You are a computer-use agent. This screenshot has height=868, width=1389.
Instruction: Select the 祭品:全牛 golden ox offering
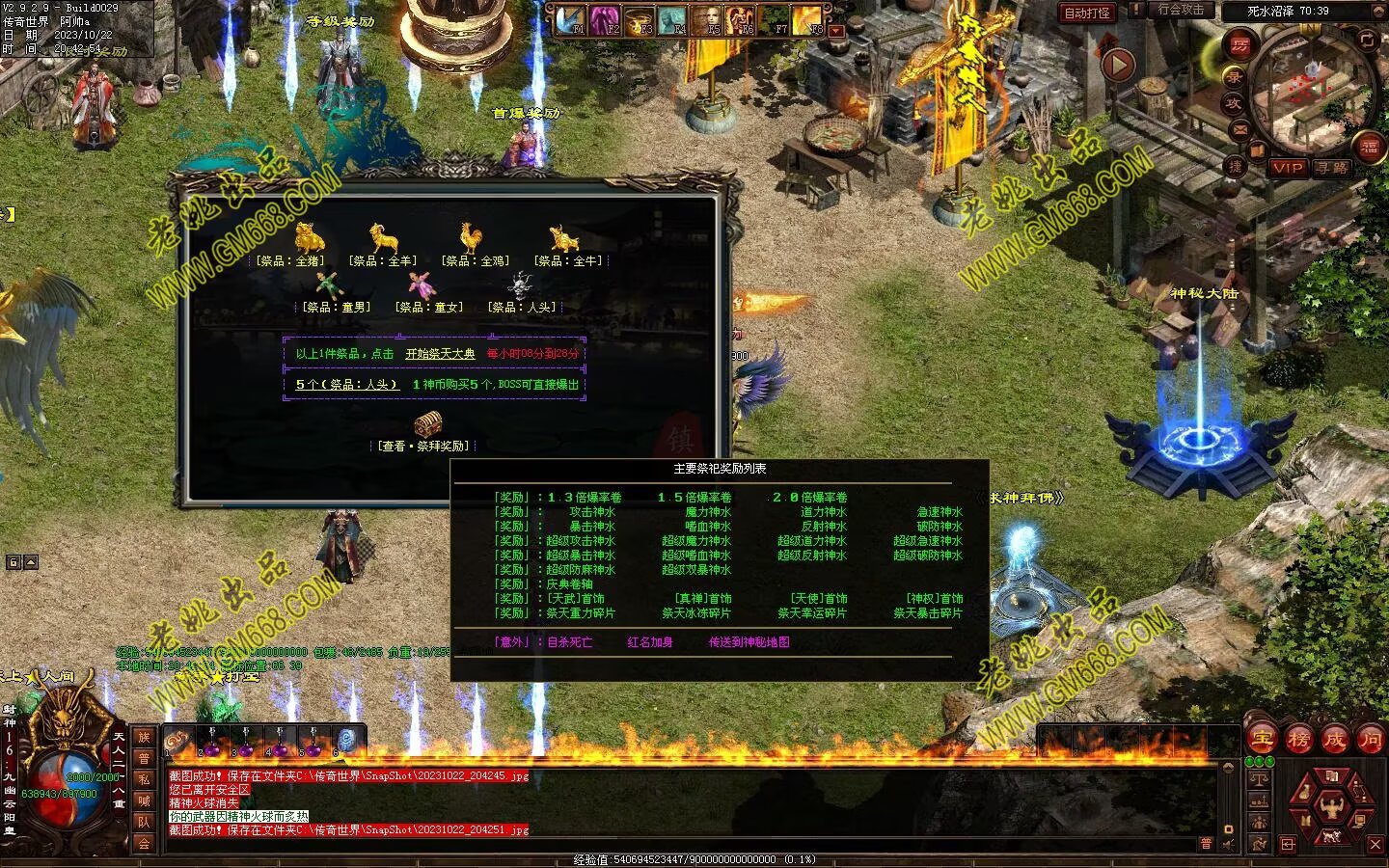565,237
